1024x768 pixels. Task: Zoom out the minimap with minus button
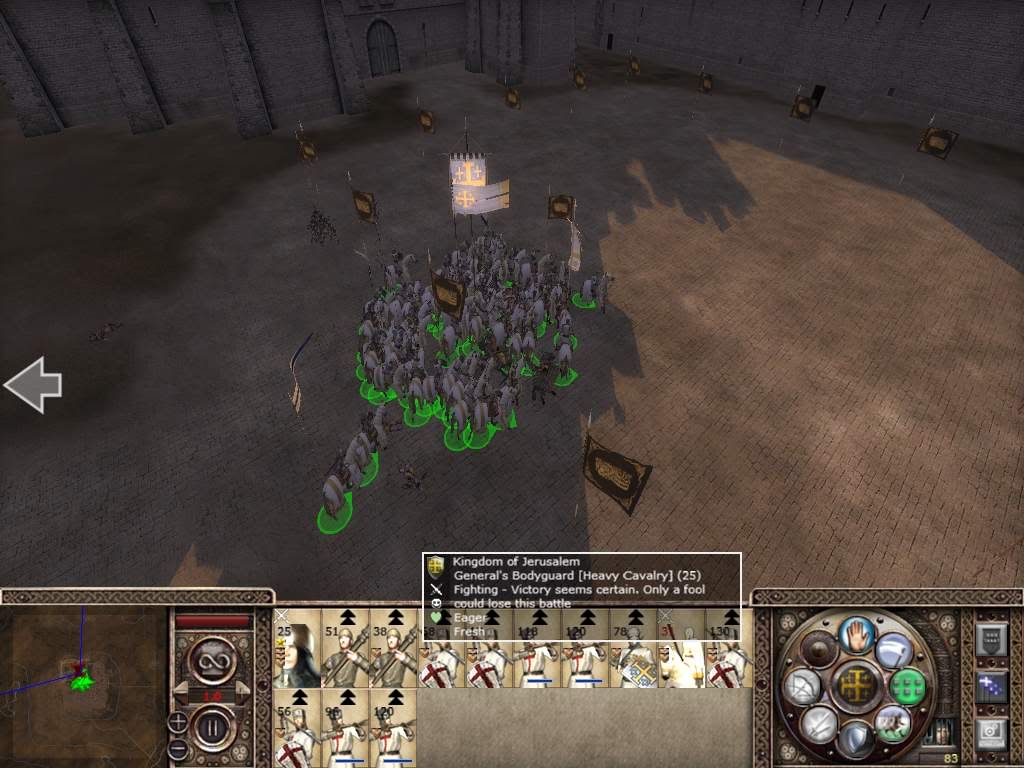178,747
